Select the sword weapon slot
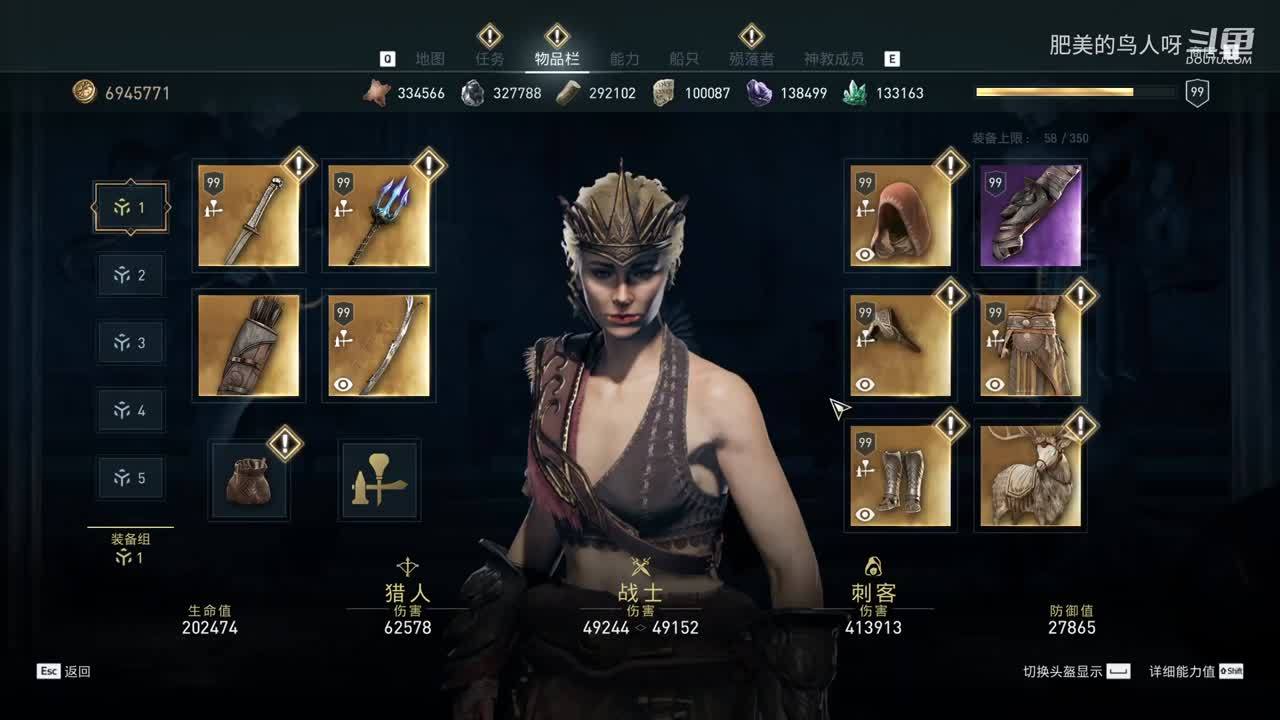This screenshot has width=1280, height=720. 249,216
